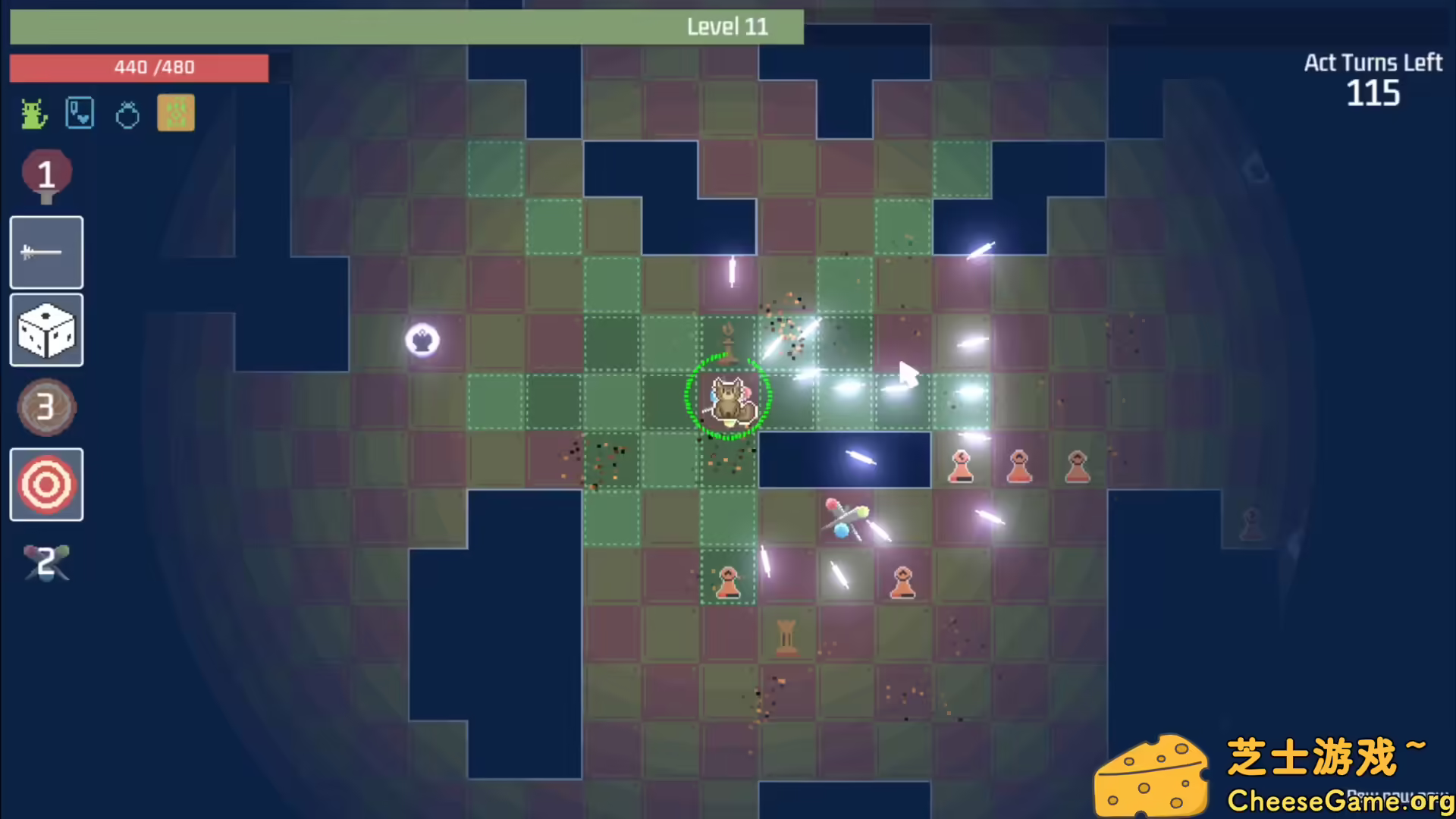Click the green caterpillar status icon
Screen dimensions: 1456x819
click(32, 112)
